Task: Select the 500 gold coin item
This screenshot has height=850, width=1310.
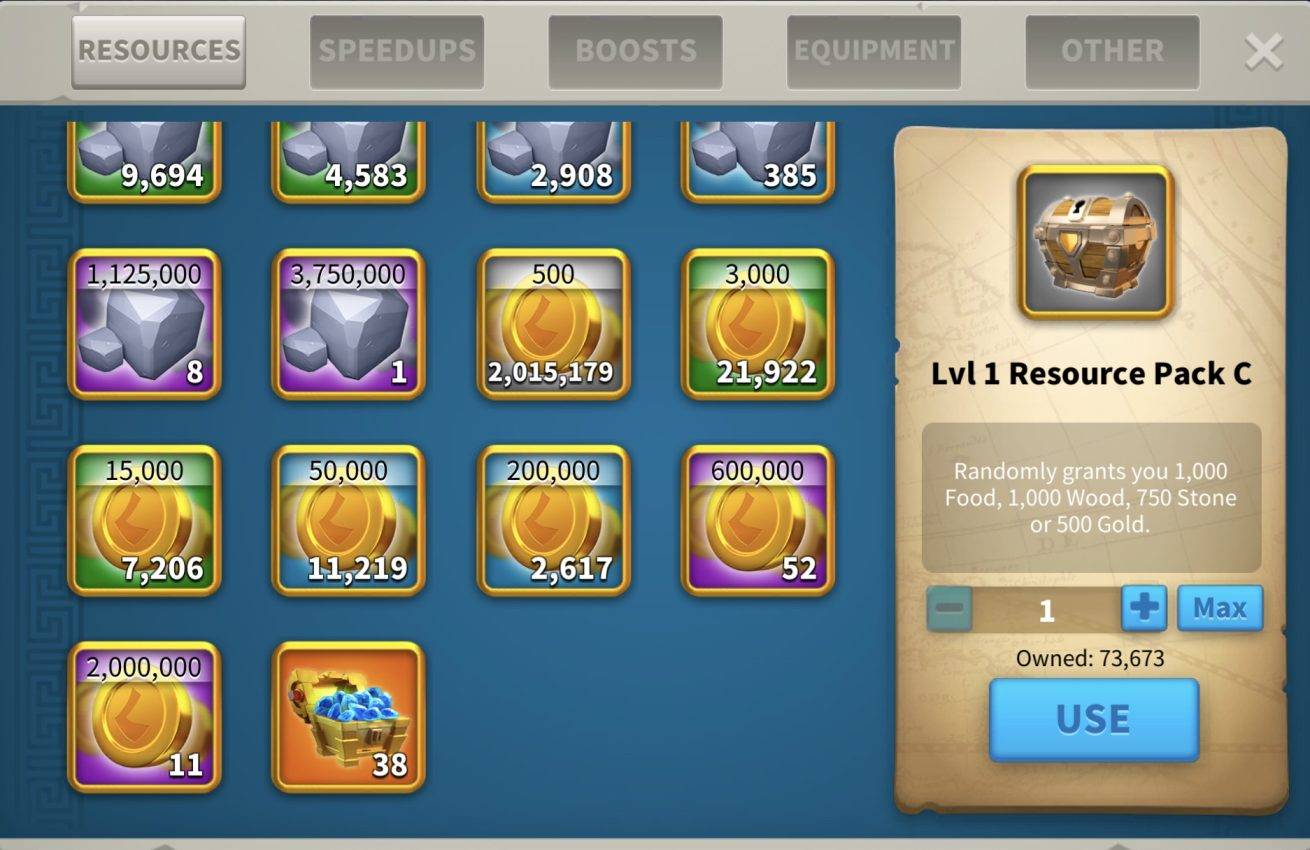Action: tap(553, 324)
